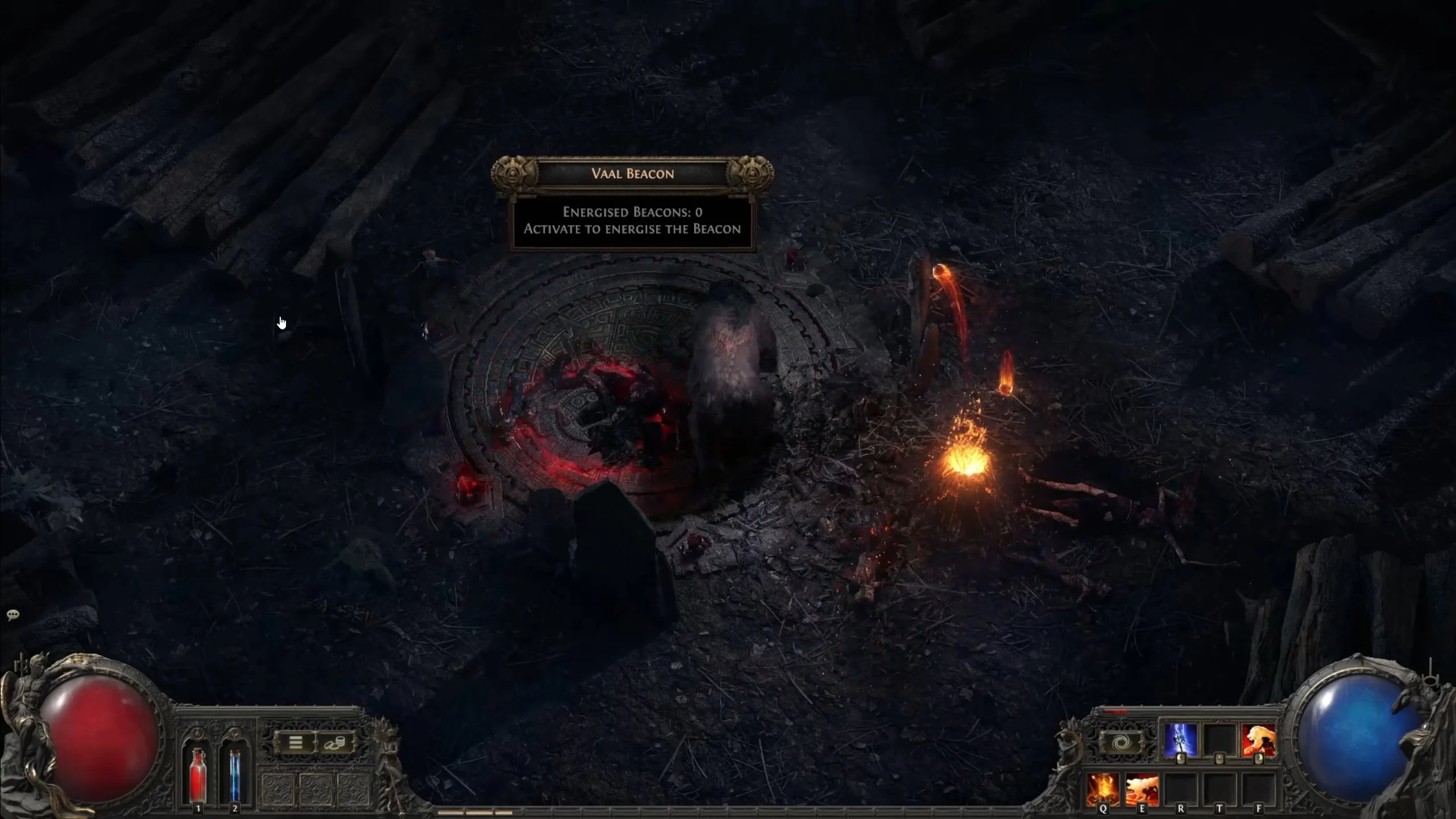
Task: Open the three-line menu button
Action: point(295,743)
